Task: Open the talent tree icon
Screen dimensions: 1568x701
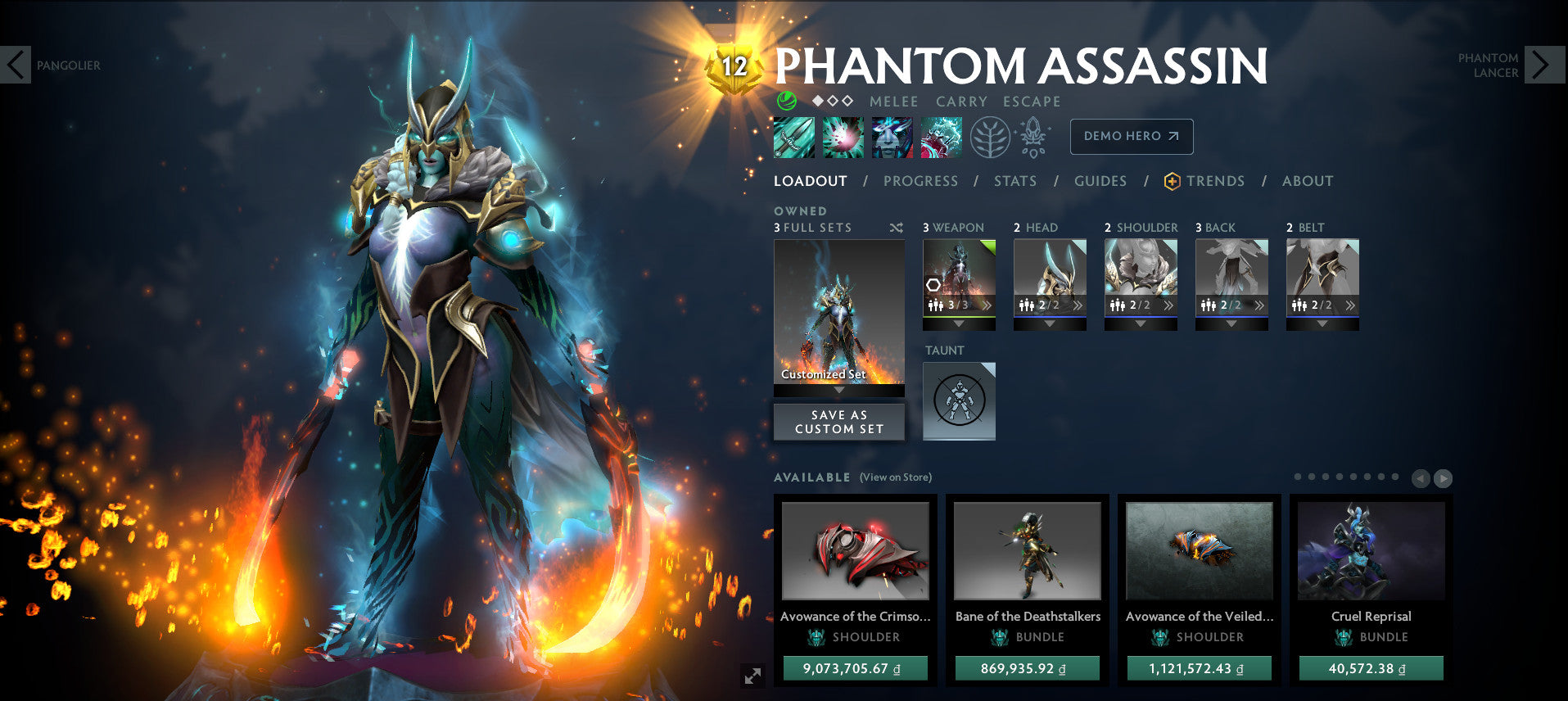Action: pos(991,137)
